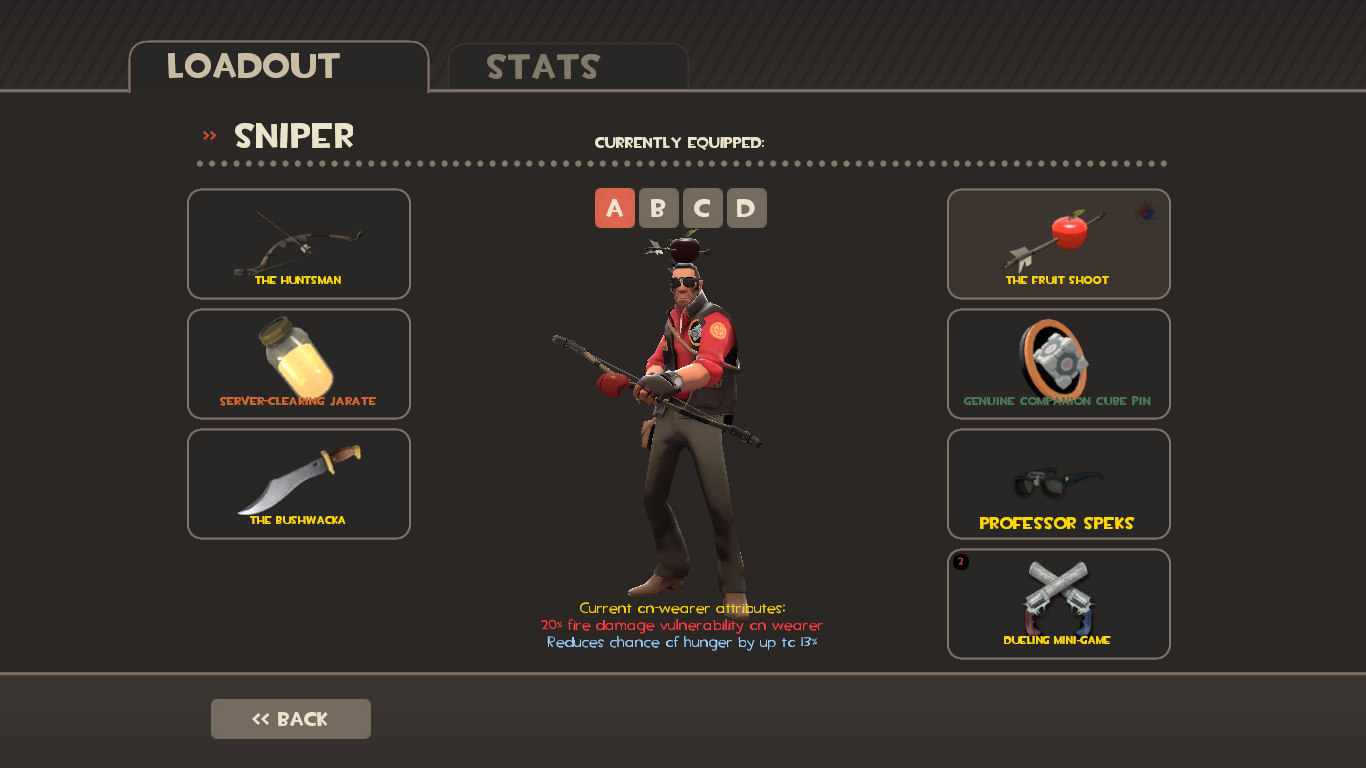The height and width of the screenshot is (768, 1366).
Task: Click the fire damage vulnerability attribute text
Action: (x=683, y=625)
